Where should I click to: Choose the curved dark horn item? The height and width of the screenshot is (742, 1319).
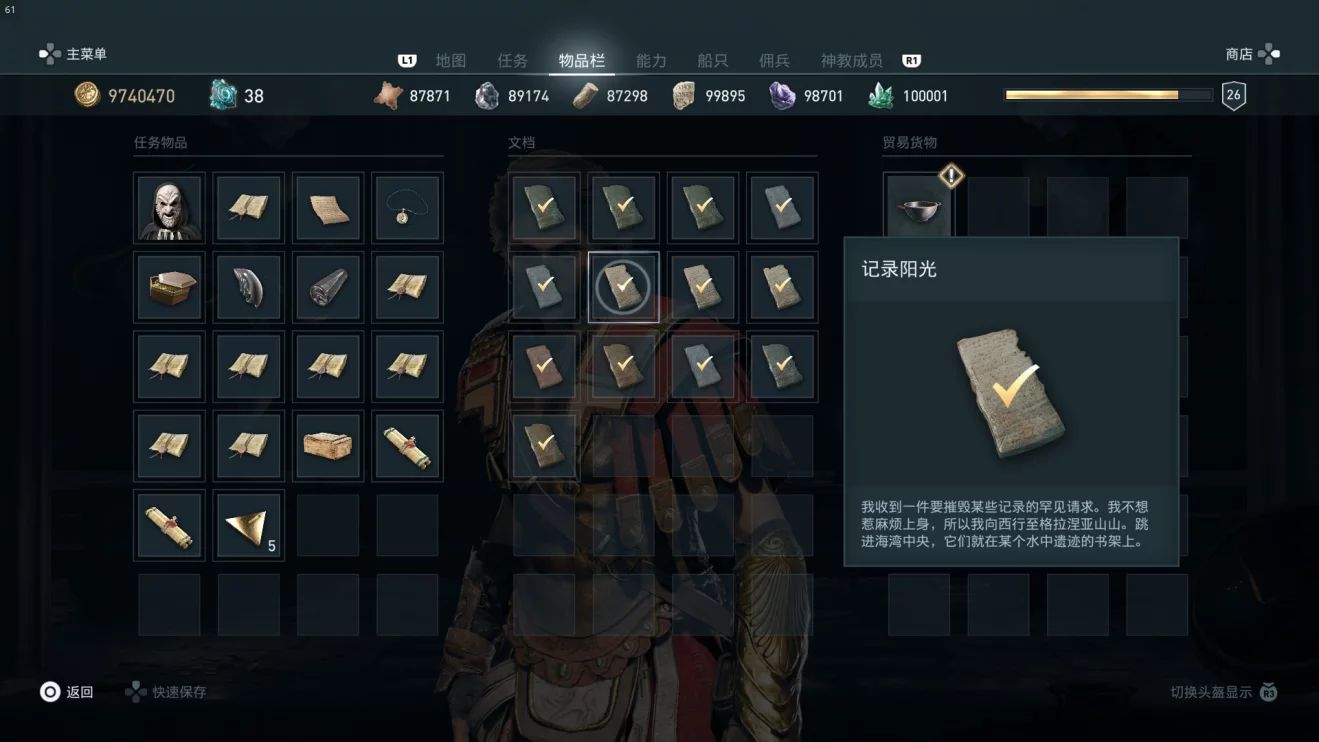(x=248, y=287)
